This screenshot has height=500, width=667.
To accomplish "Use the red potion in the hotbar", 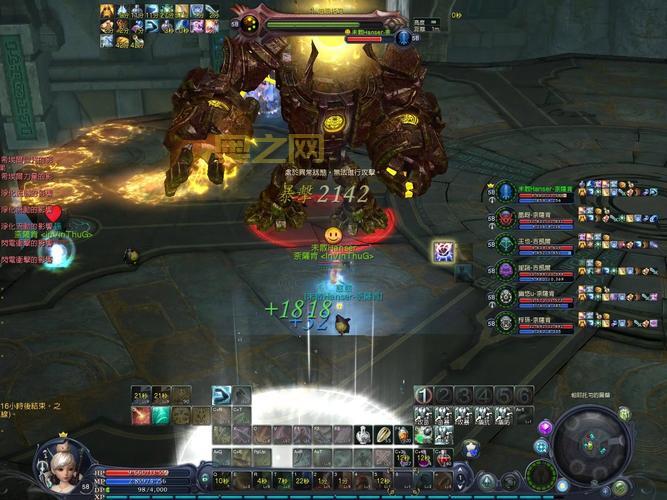I will tap(442, 457).
